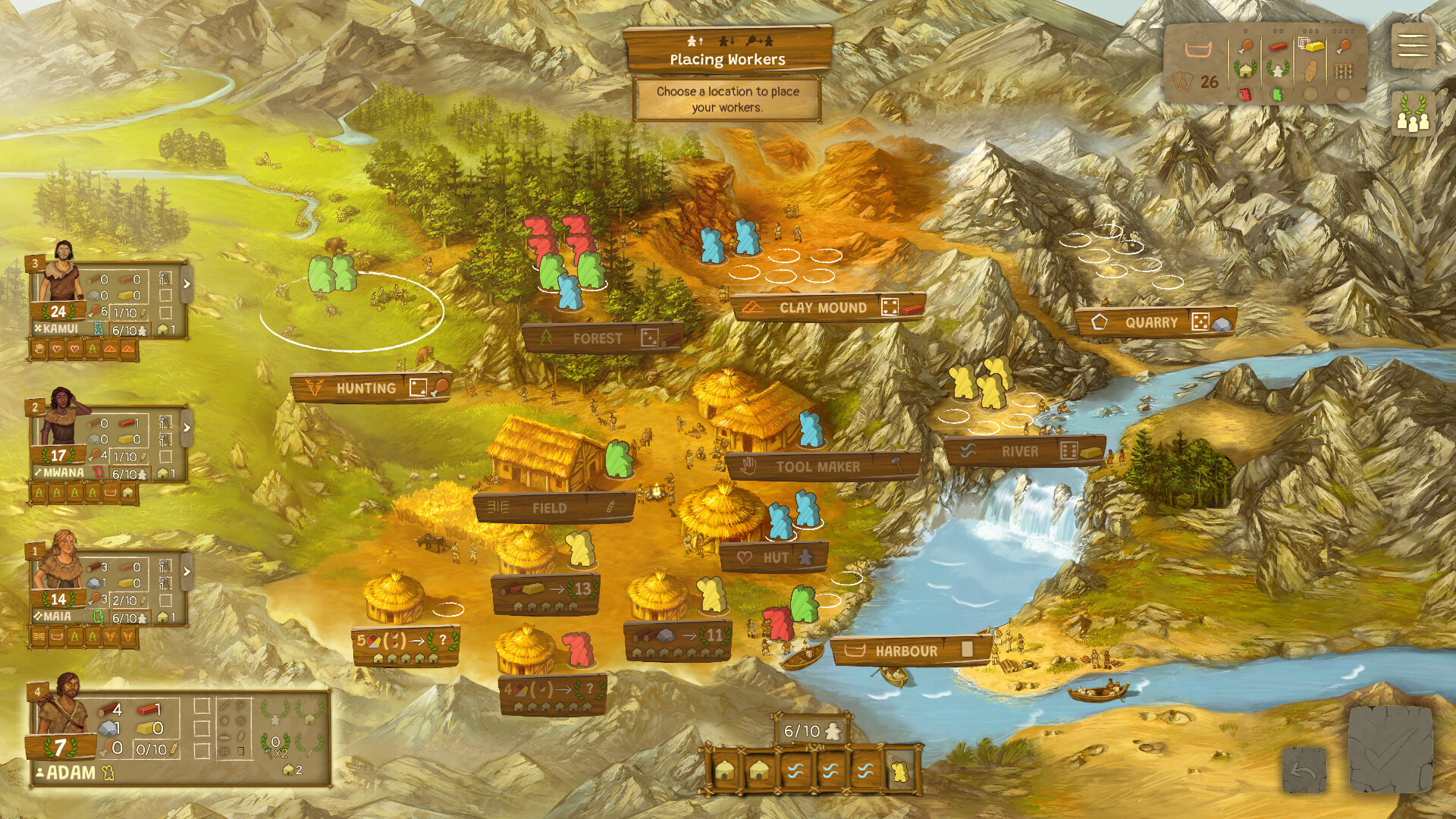Expand Maia's player panel arrow
1456x819 pixels.
[187, 571]
